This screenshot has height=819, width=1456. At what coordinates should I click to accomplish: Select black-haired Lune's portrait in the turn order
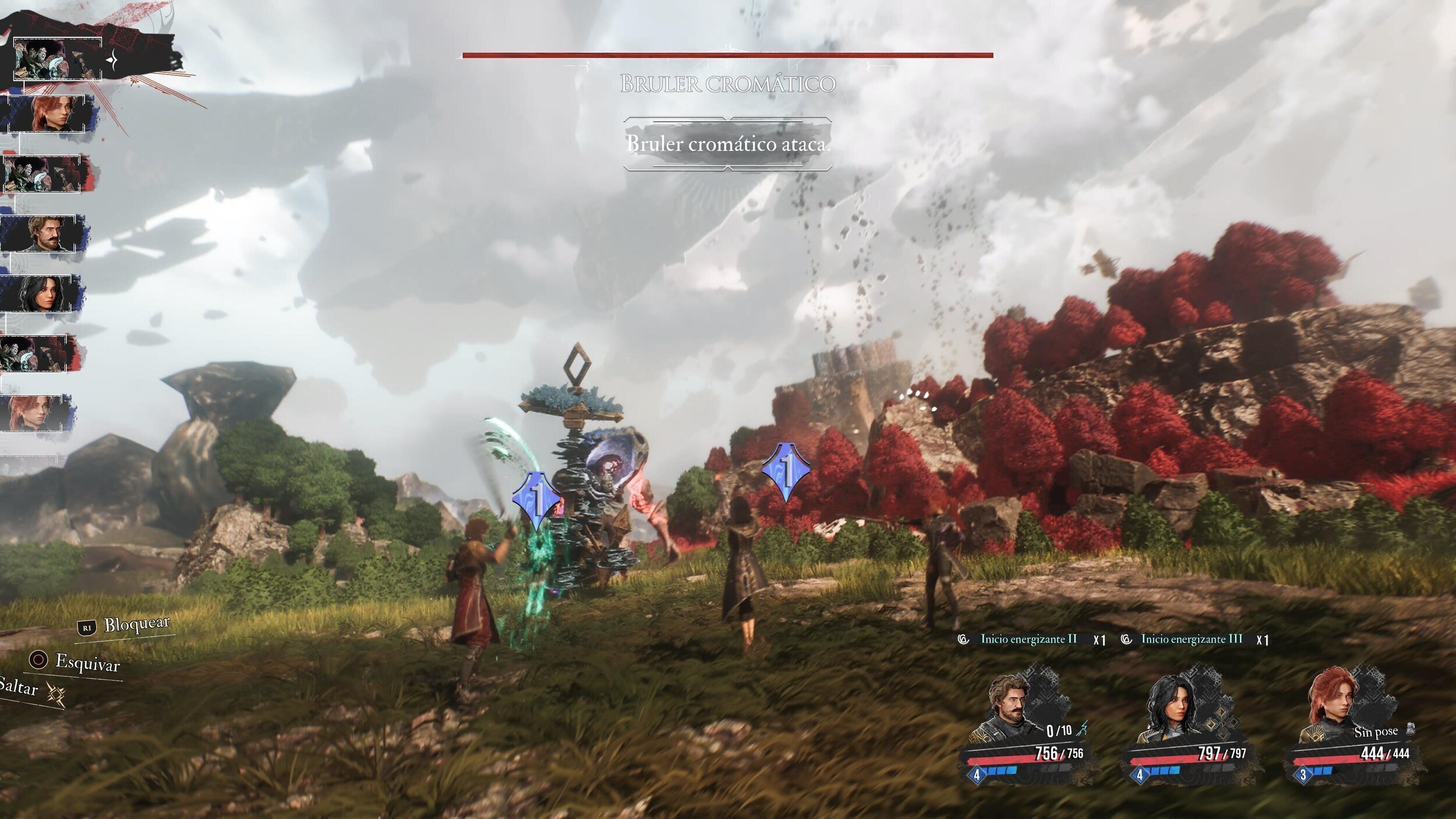point(41,294)
